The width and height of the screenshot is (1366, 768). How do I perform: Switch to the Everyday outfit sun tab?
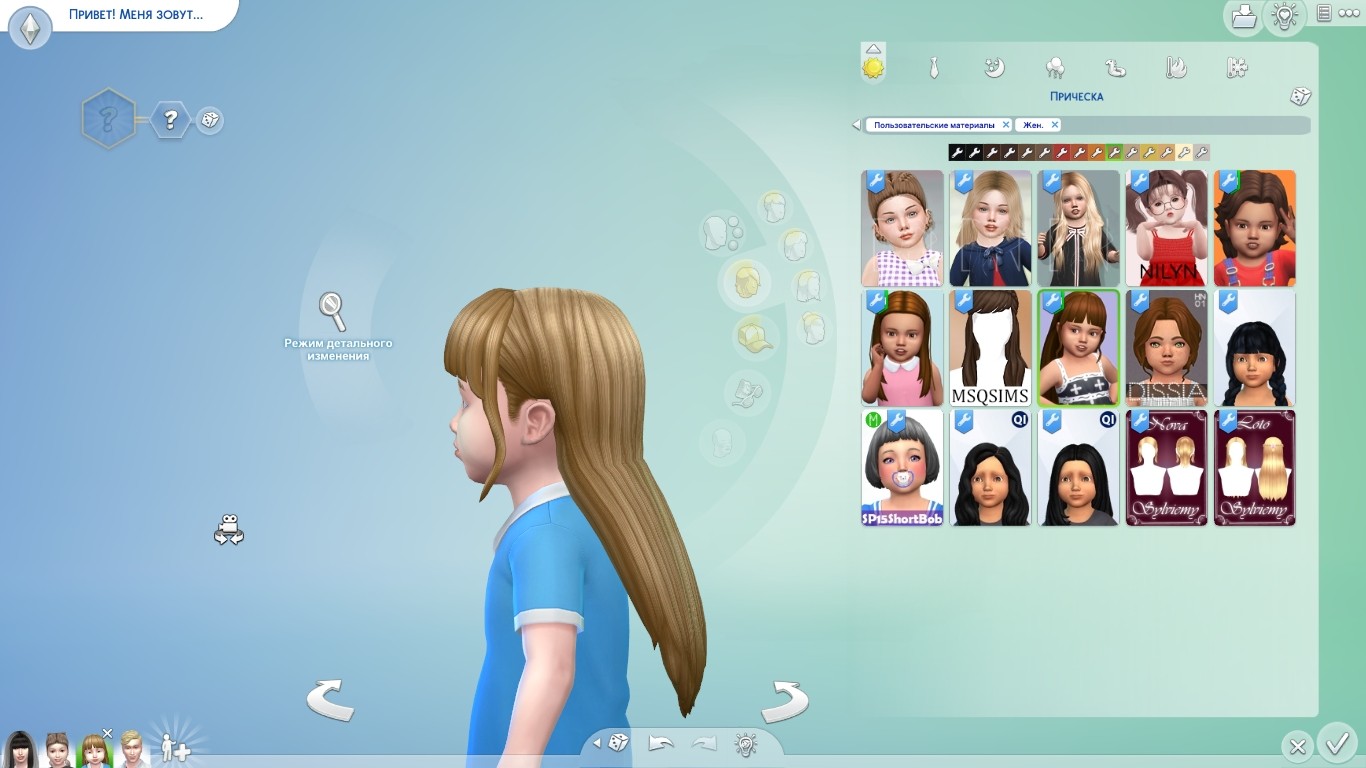pos(873,67)
